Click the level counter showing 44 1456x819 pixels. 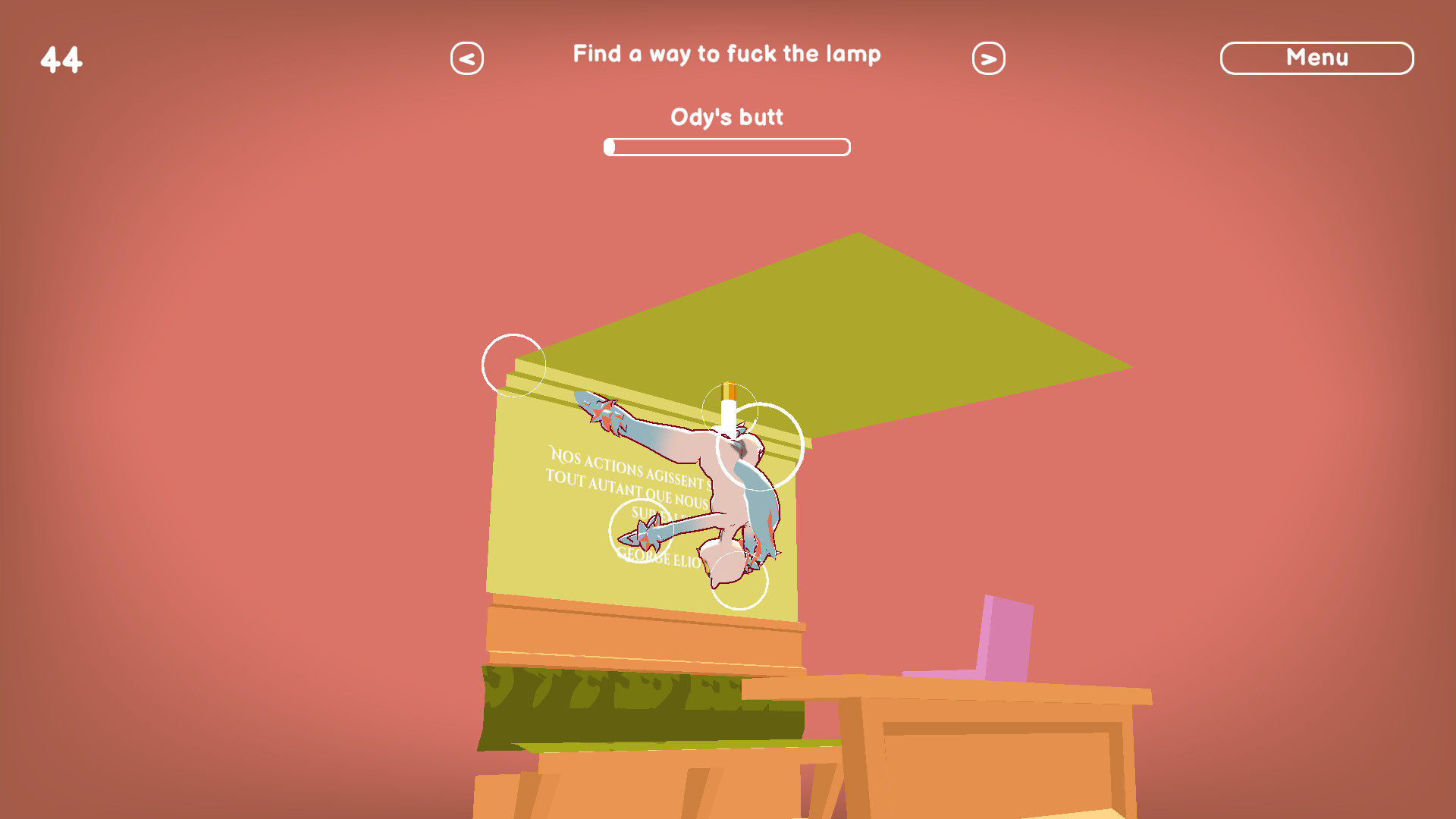(61, 58)
